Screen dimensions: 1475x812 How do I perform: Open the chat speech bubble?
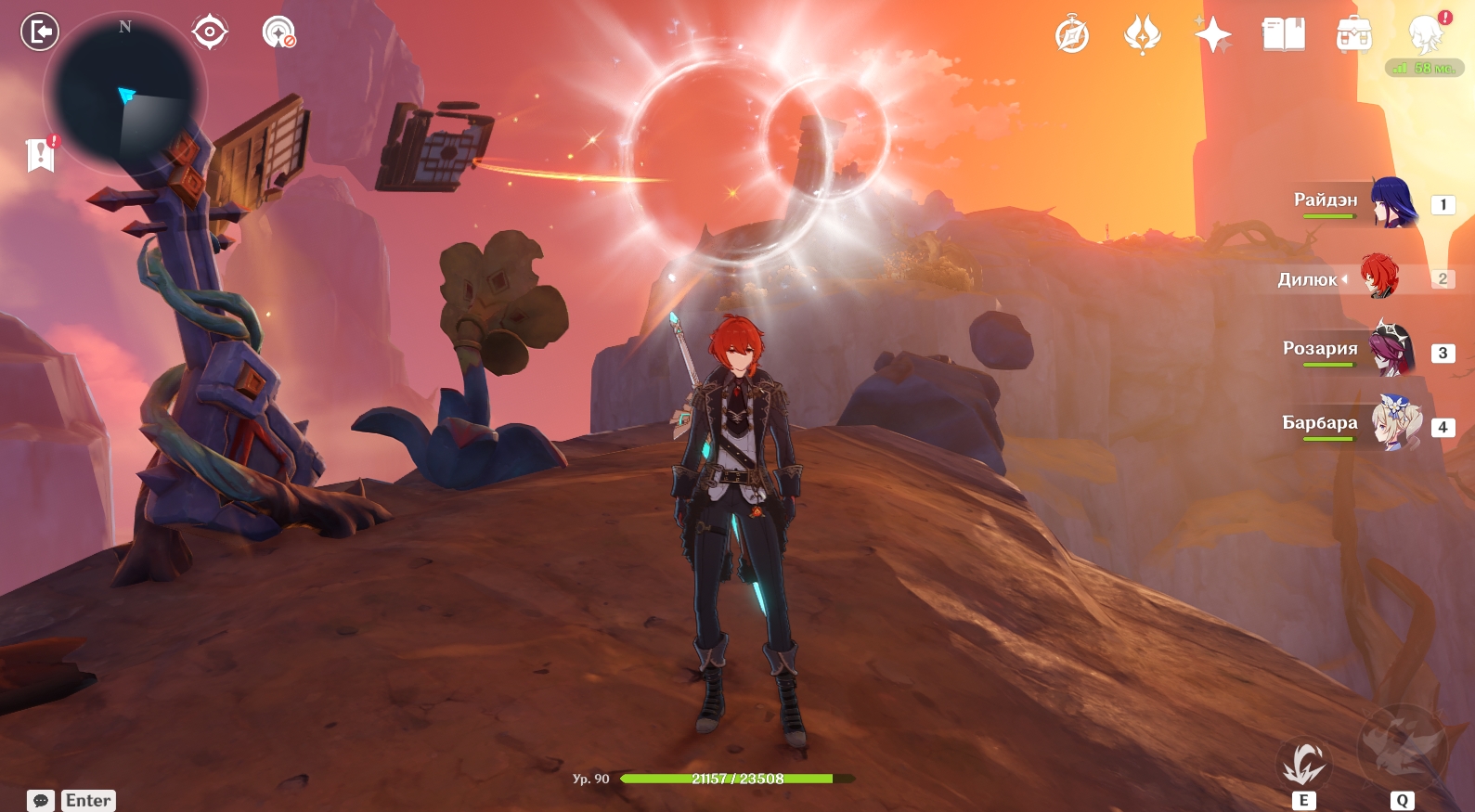coord(41,800)
